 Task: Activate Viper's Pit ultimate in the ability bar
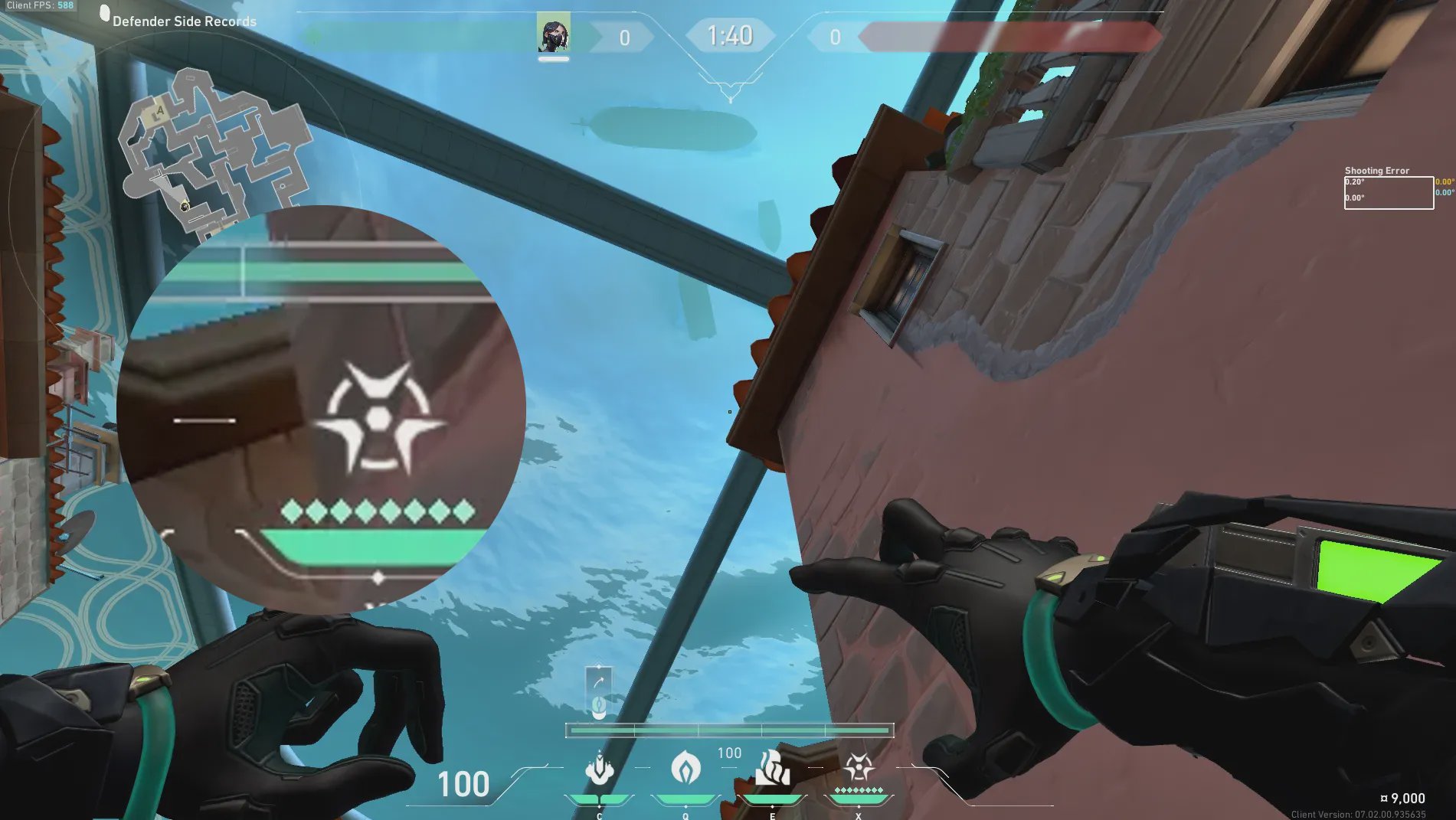click(859, 767)
